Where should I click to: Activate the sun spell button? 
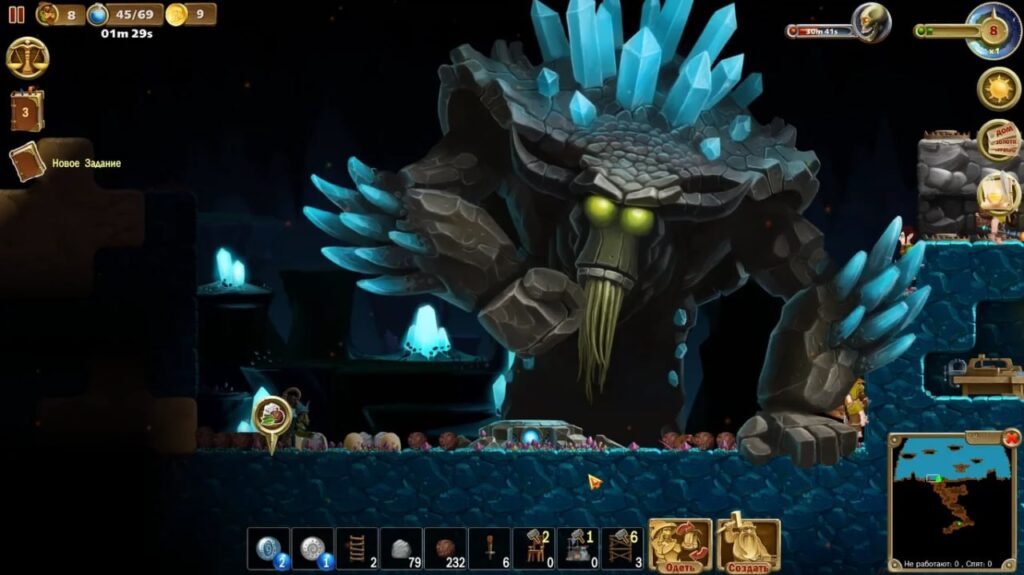tap(997, 89)
